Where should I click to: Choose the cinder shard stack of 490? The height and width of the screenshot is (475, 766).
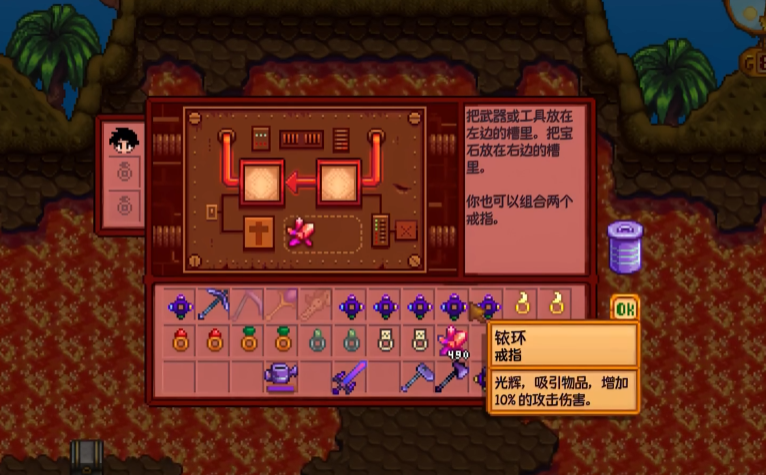point(454,342)
